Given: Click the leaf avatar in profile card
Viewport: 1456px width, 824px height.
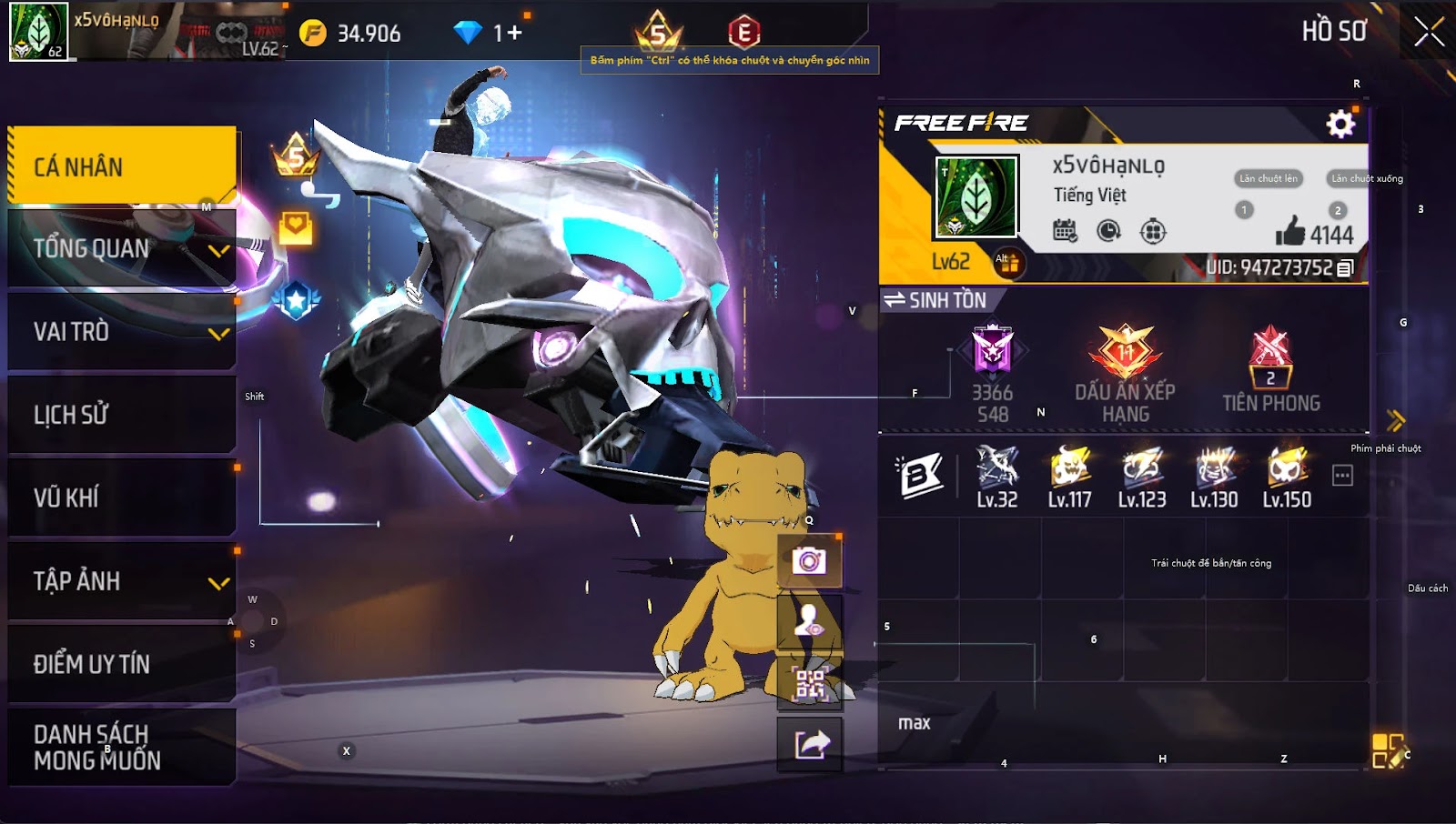Looking at the screenshot, I should point(976,196).
